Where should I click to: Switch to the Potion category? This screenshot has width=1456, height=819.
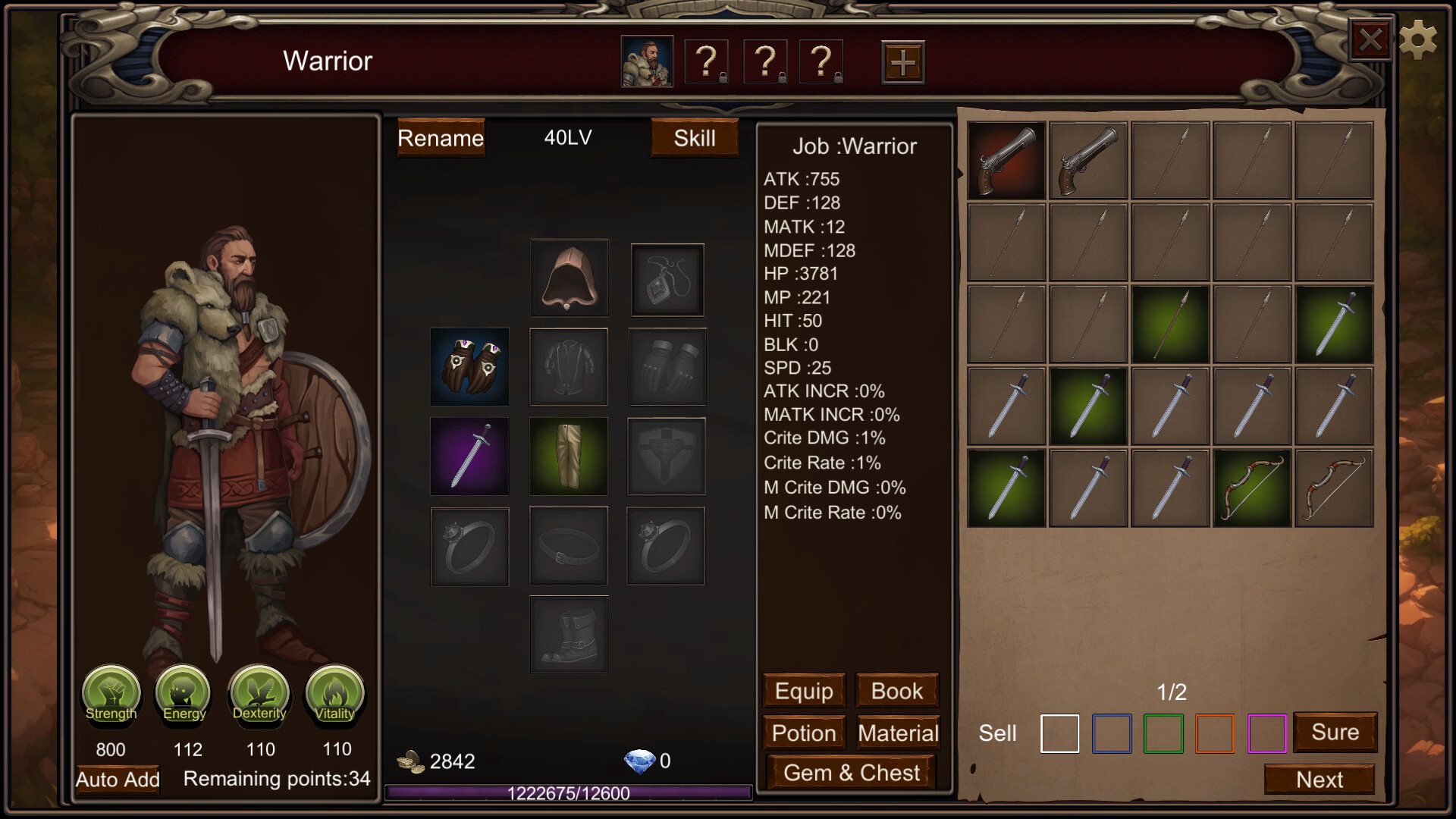click(x=803, y=733)
